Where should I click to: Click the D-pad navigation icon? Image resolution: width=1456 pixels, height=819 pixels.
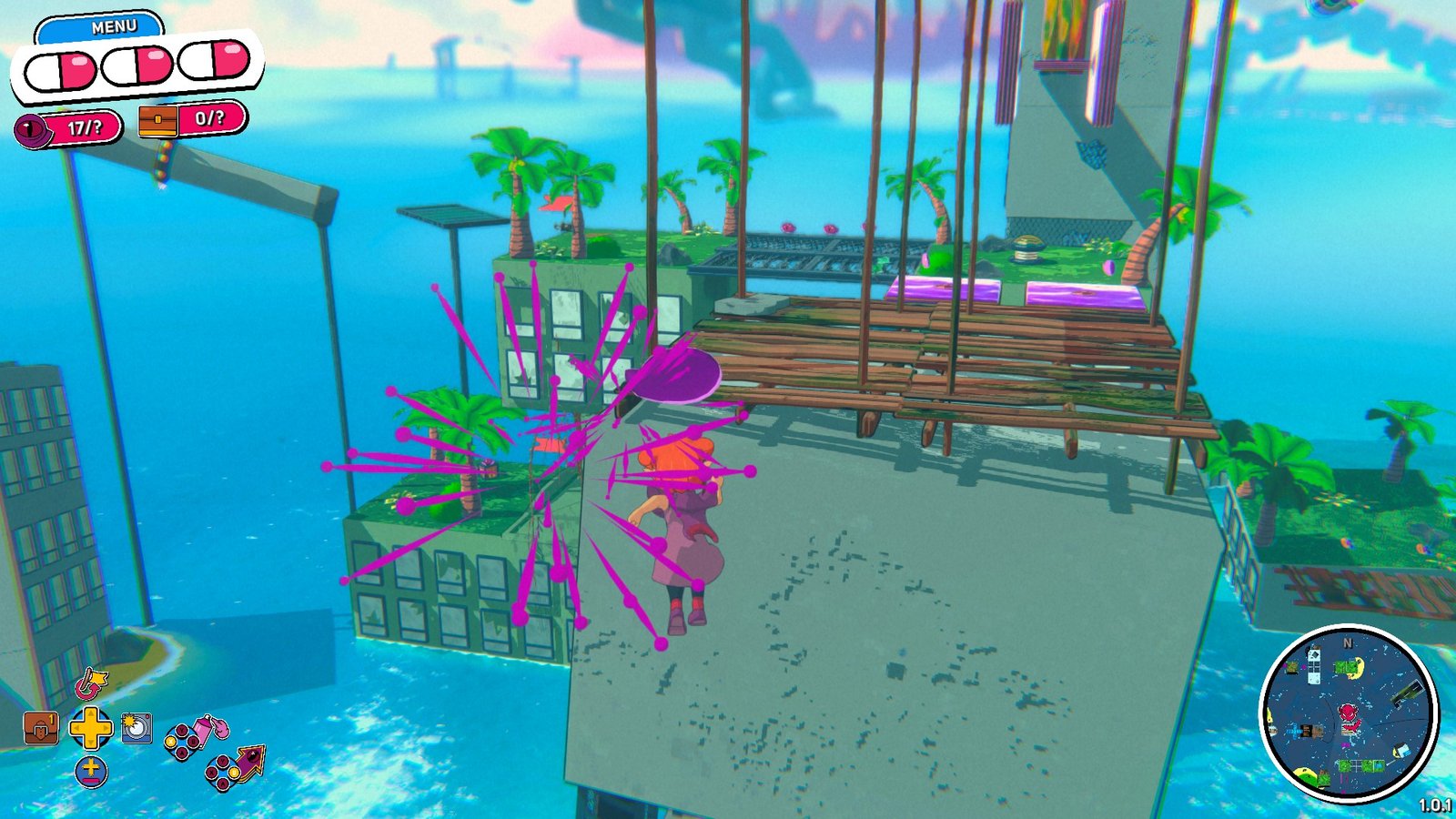pyautogui.click(x=90, y=728)
